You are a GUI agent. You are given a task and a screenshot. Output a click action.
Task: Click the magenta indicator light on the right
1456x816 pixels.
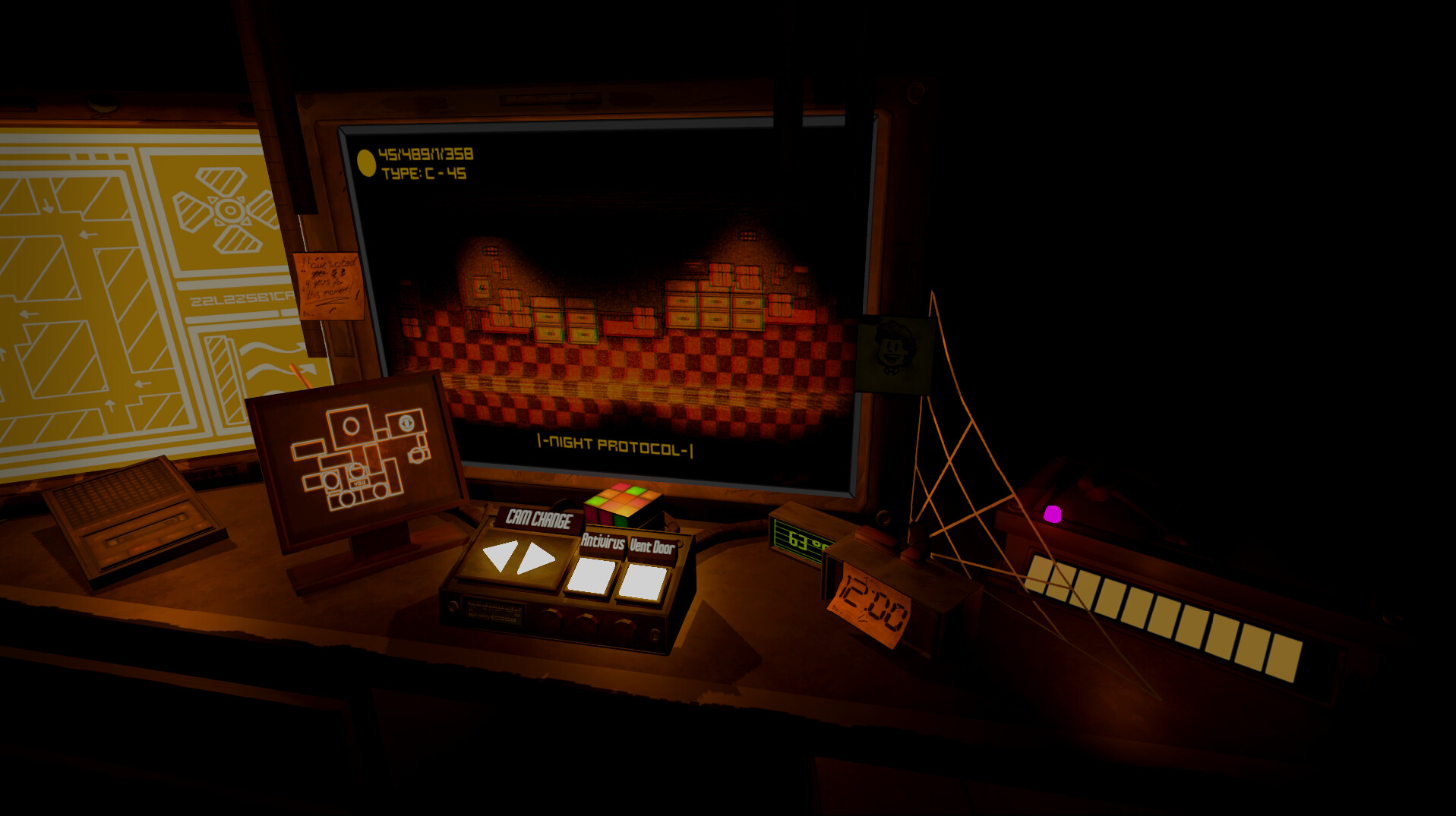1052,513
